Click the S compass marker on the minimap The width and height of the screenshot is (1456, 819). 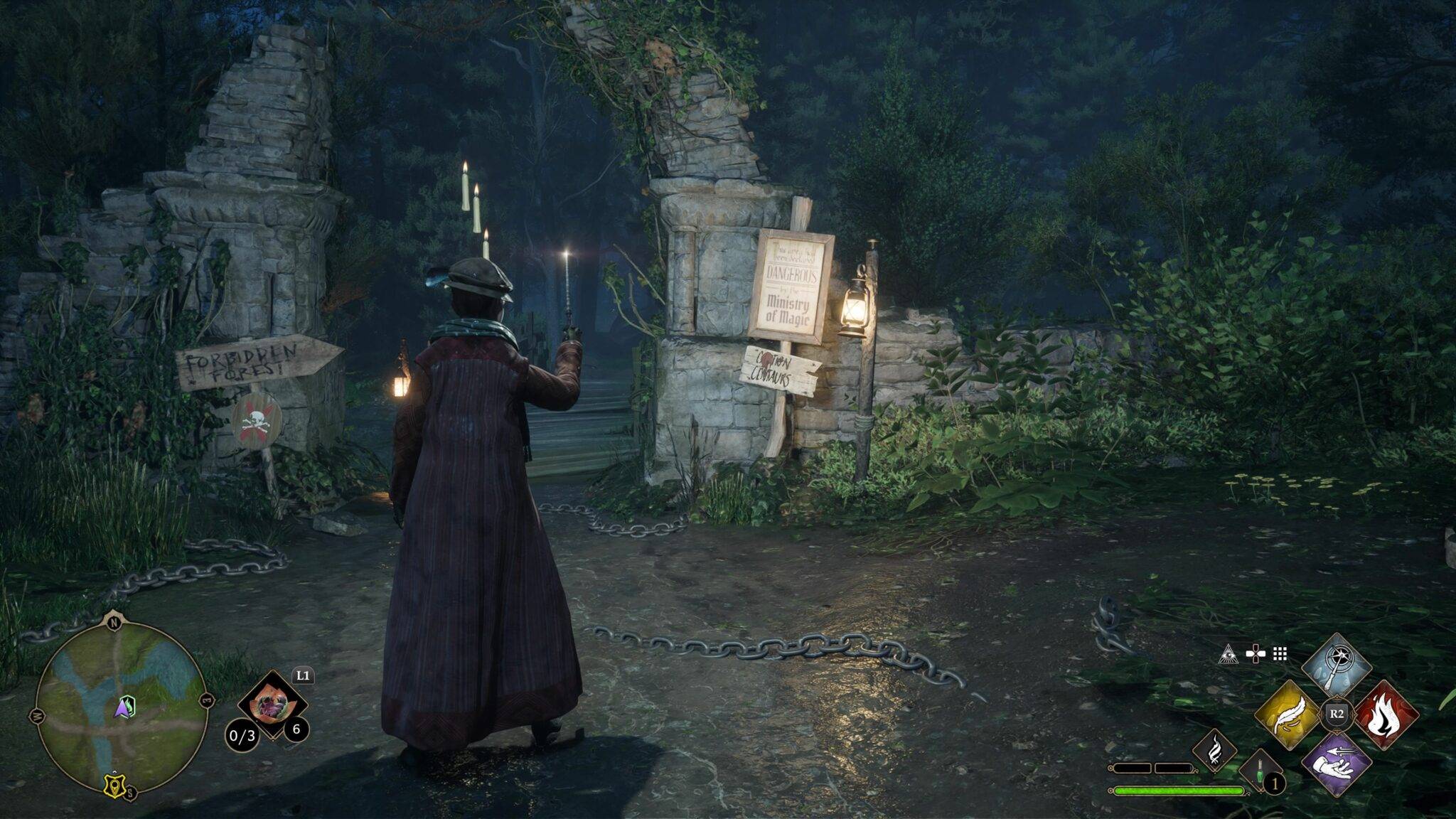[132, 793]
